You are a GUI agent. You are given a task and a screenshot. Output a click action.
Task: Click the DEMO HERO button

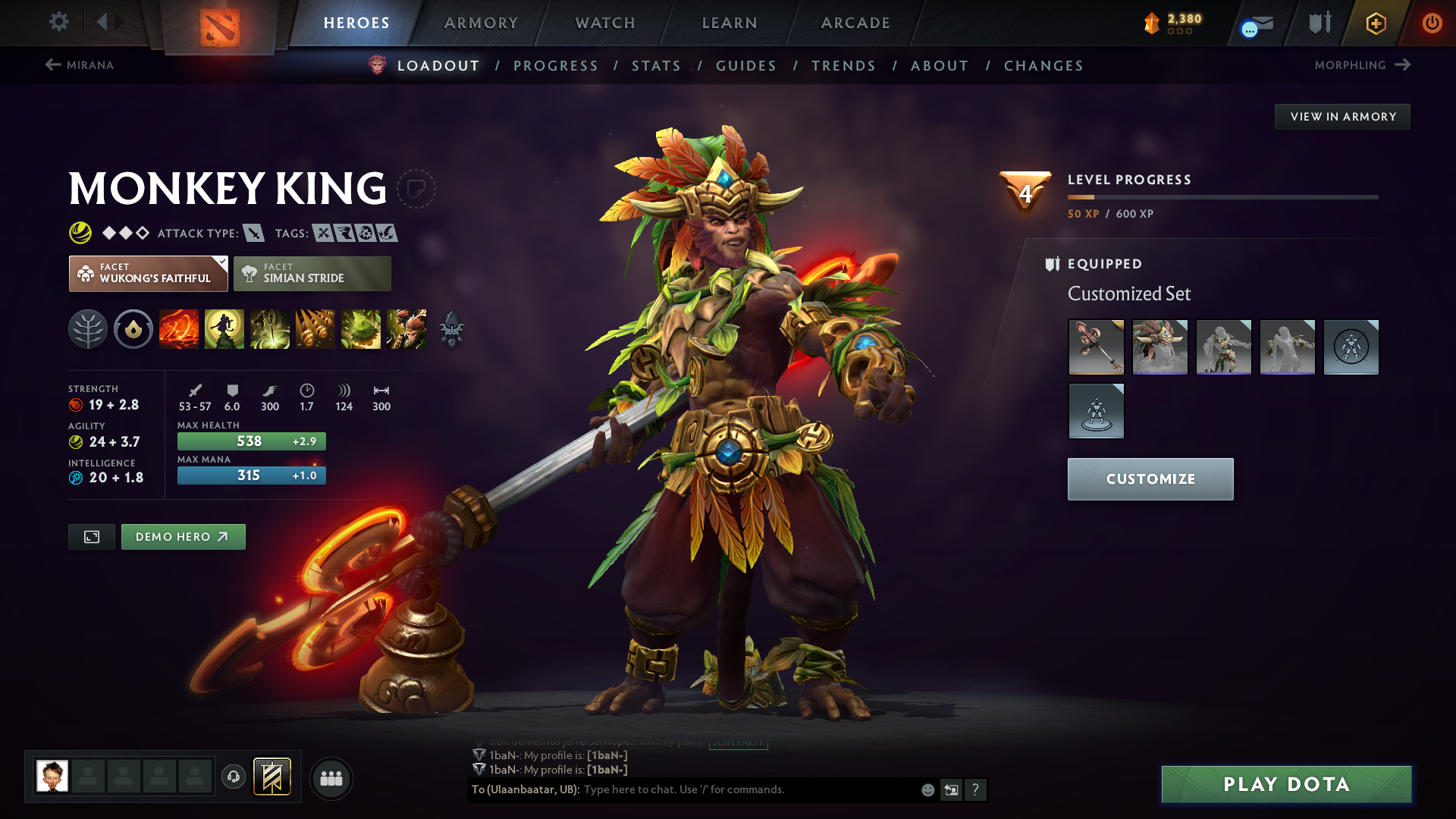tap(183, 536)
